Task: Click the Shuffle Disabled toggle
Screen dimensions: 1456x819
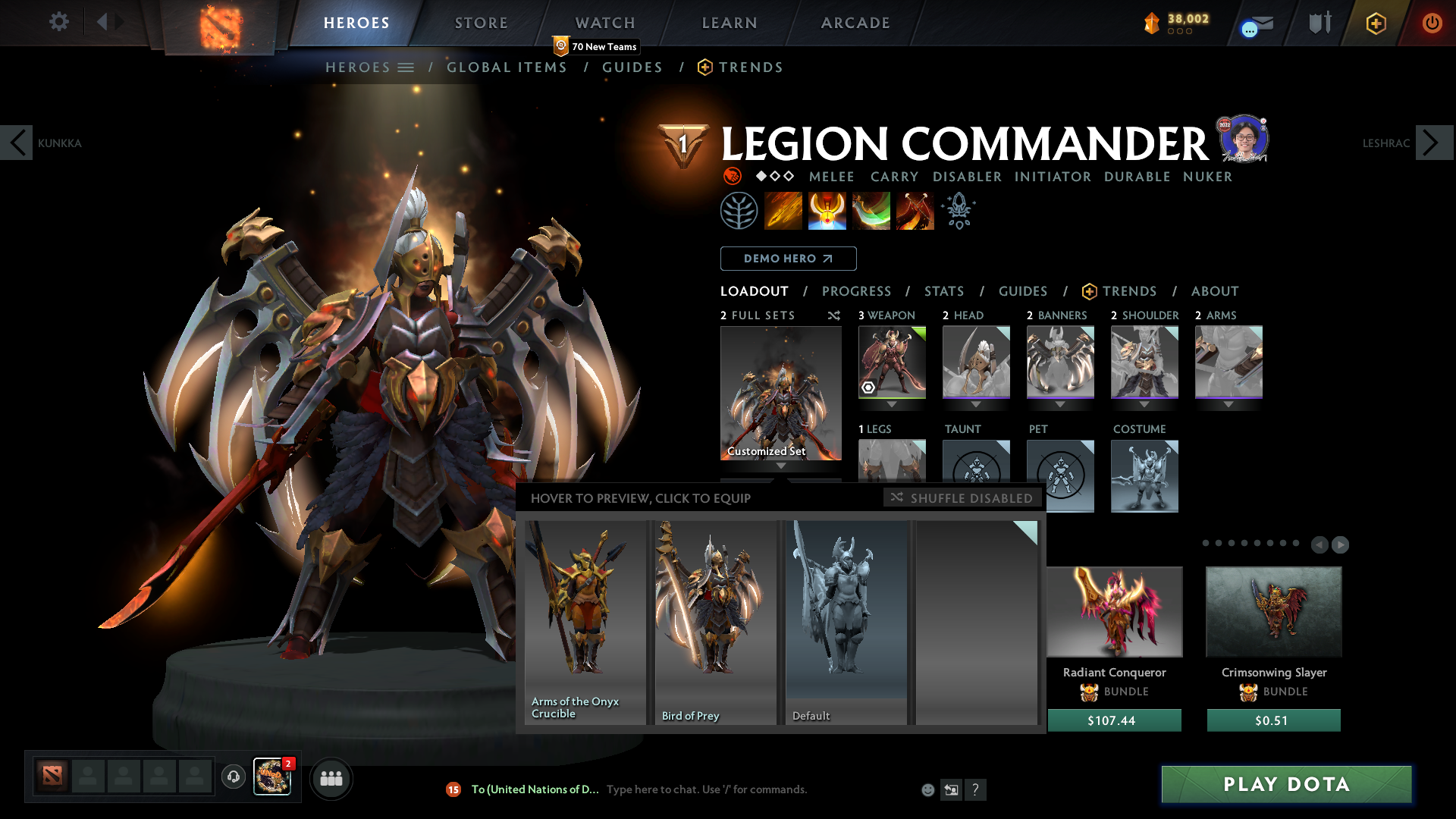Action: tap(962, 498)
